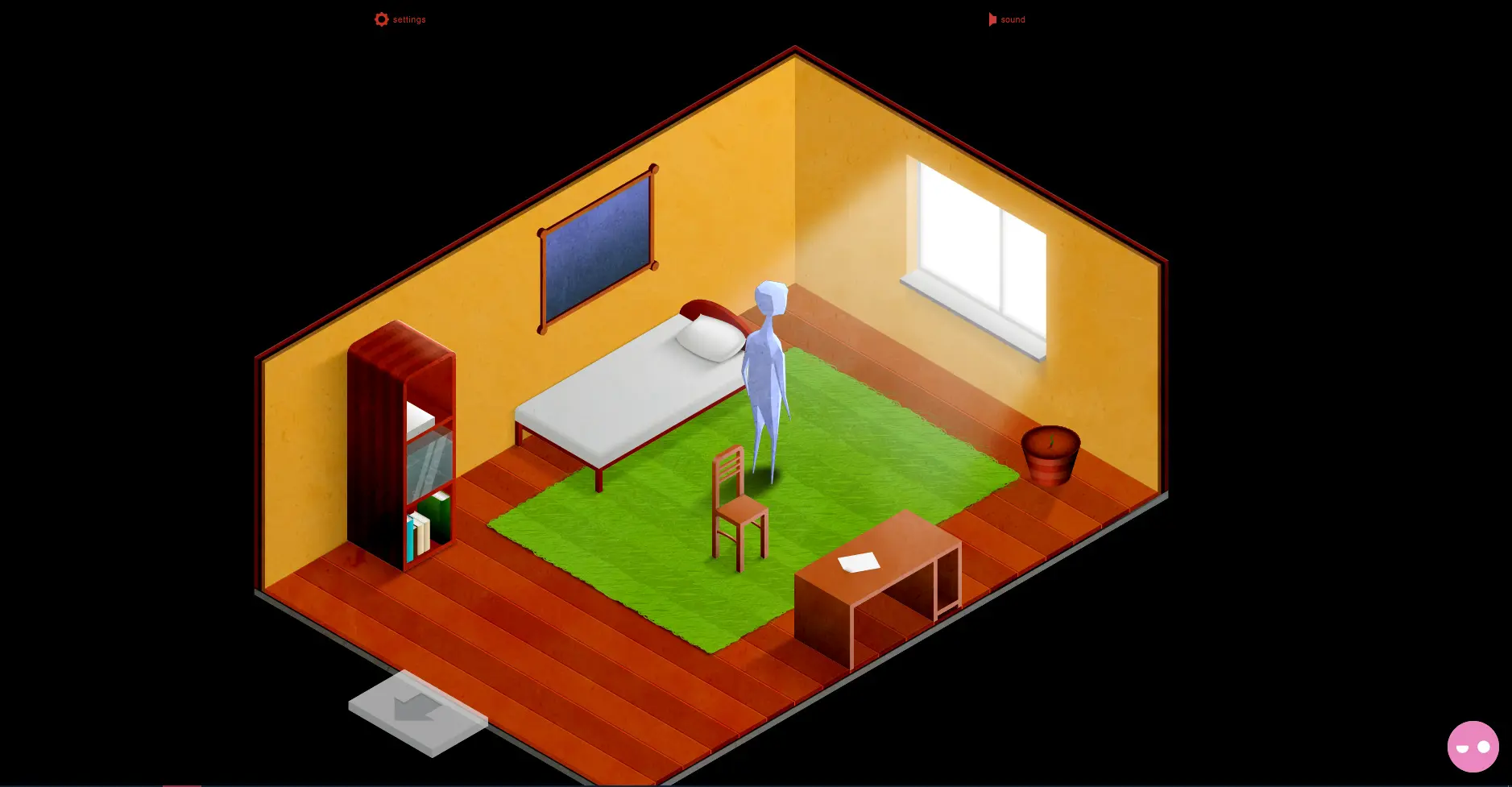Click the pink smiley face avatar
This screenshot has width=1512, height=787.
(1473, 747)
